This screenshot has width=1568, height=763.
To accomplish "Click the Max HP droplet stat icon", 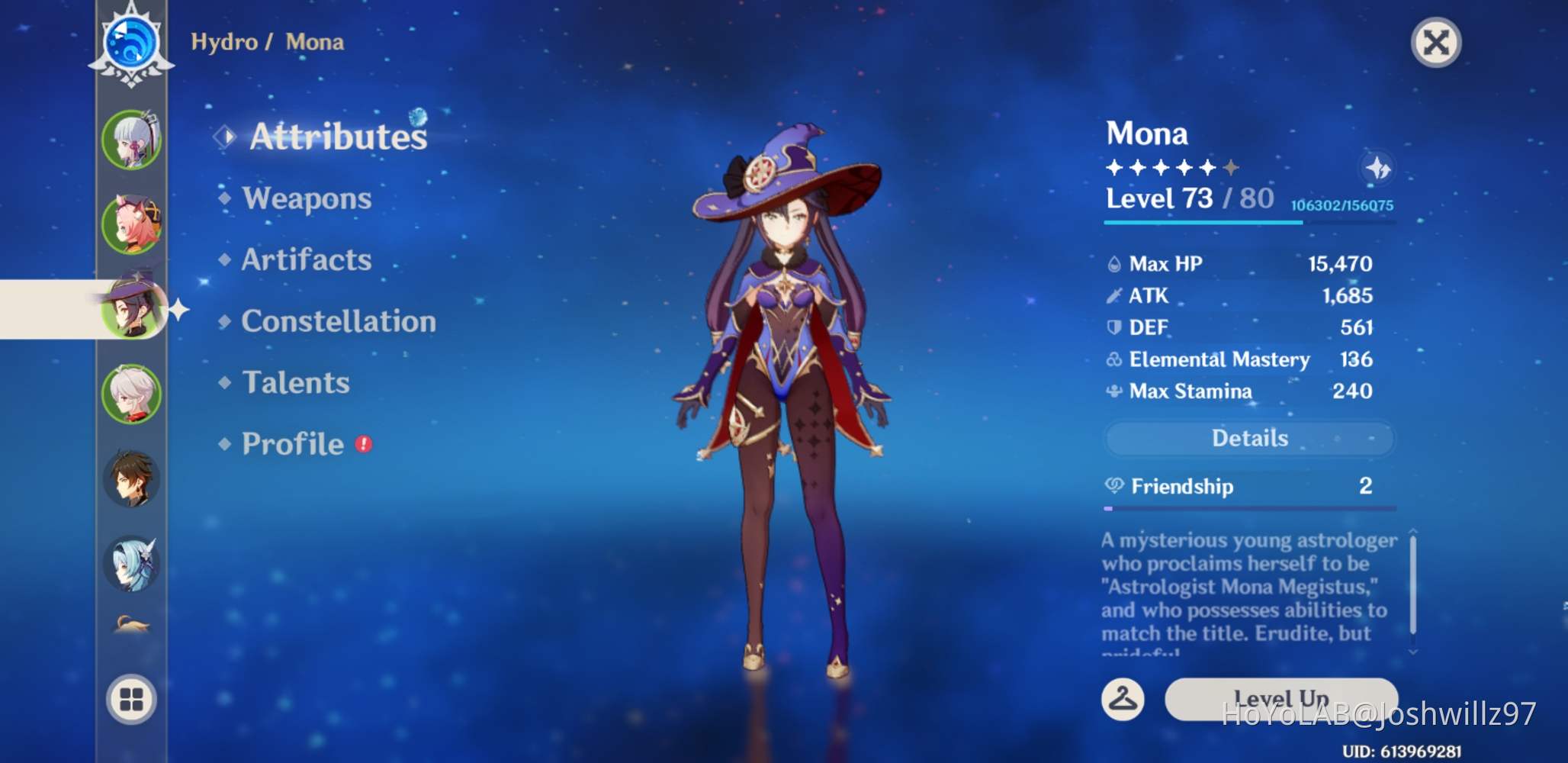I will click(x=1115, y=262).
